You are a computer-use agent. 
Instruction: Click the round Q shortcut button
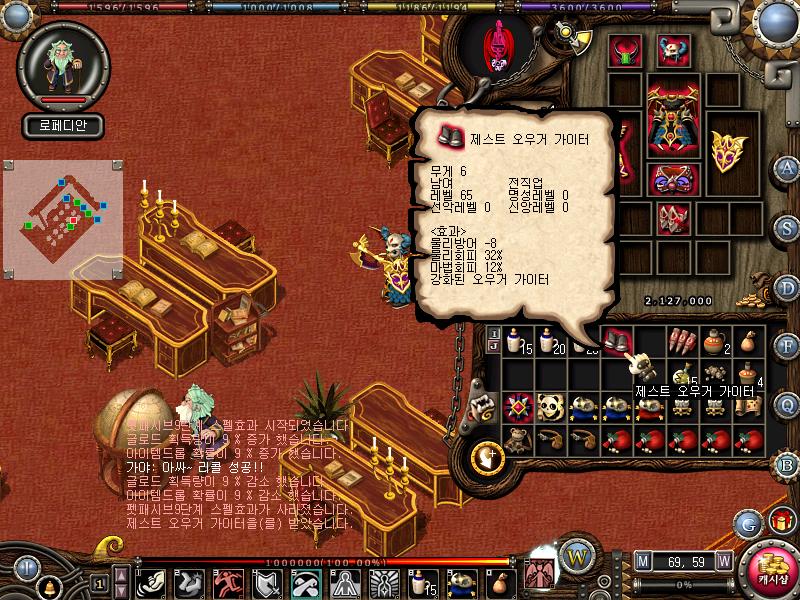click(788, 404)
